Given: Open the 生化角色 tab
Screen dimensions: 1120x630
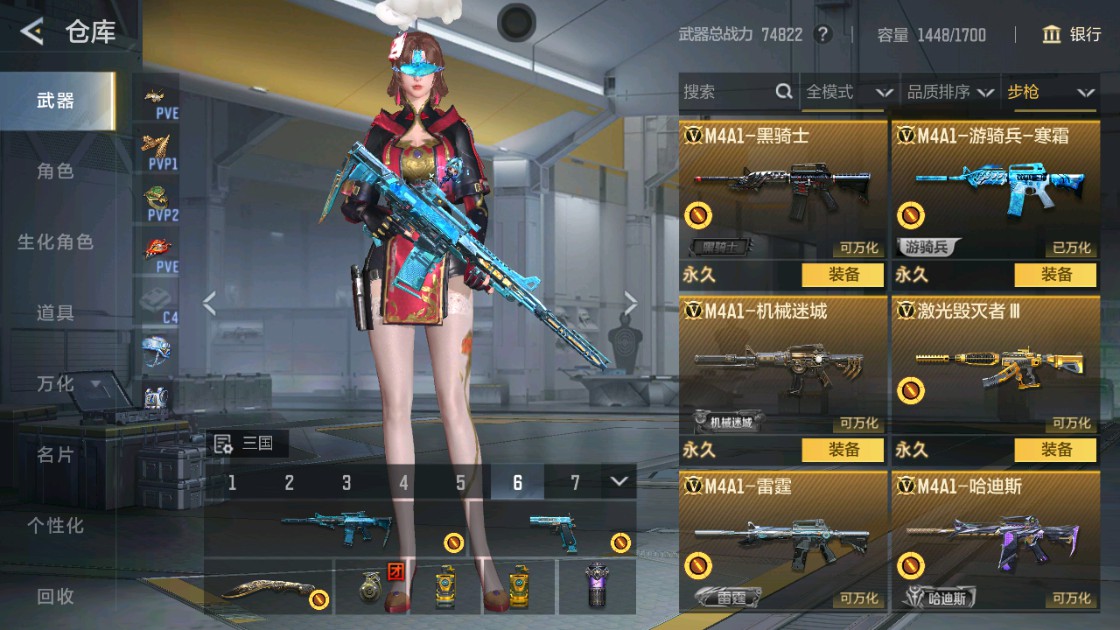Looking at the screenshot, I should (56, 242).
